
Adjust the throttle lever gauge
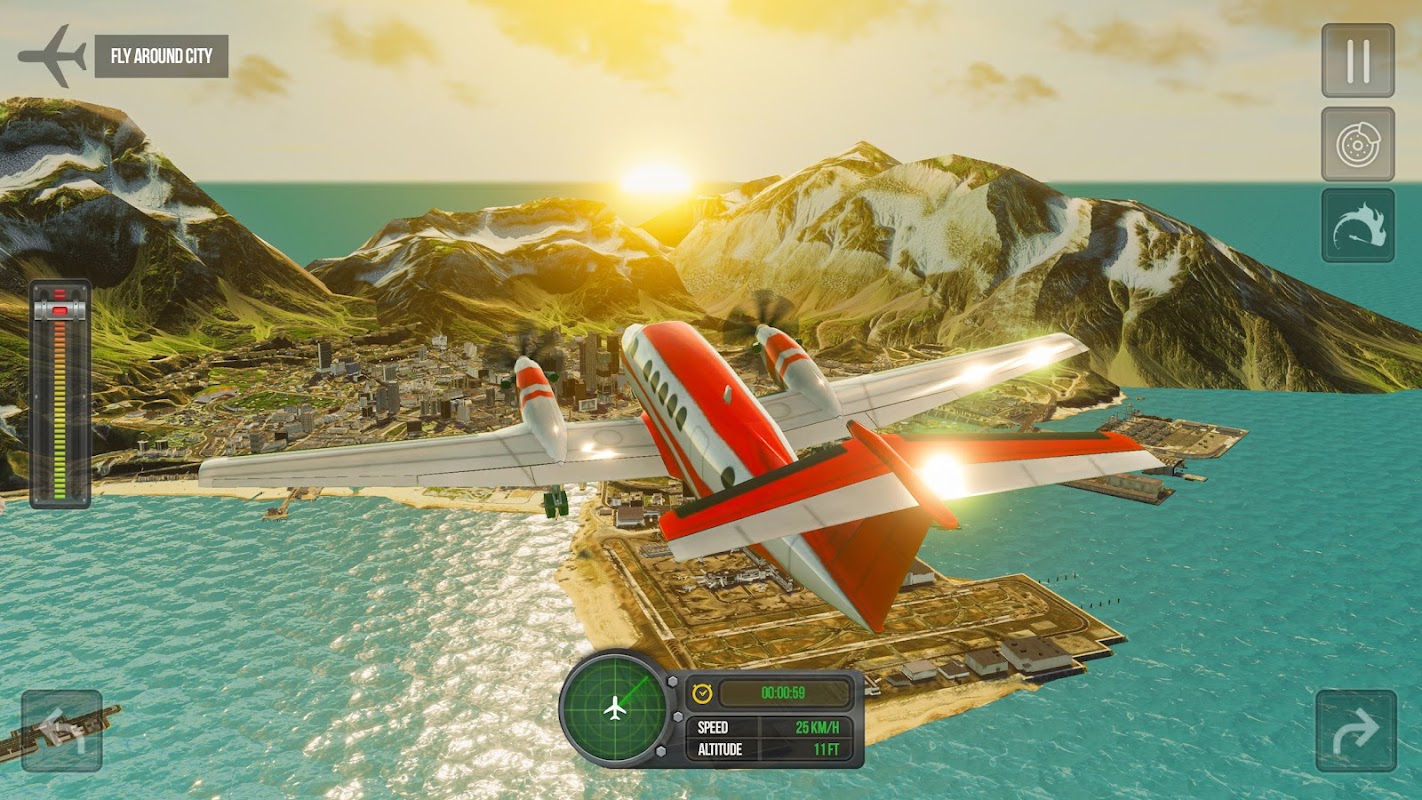click(x=60, y=393)
